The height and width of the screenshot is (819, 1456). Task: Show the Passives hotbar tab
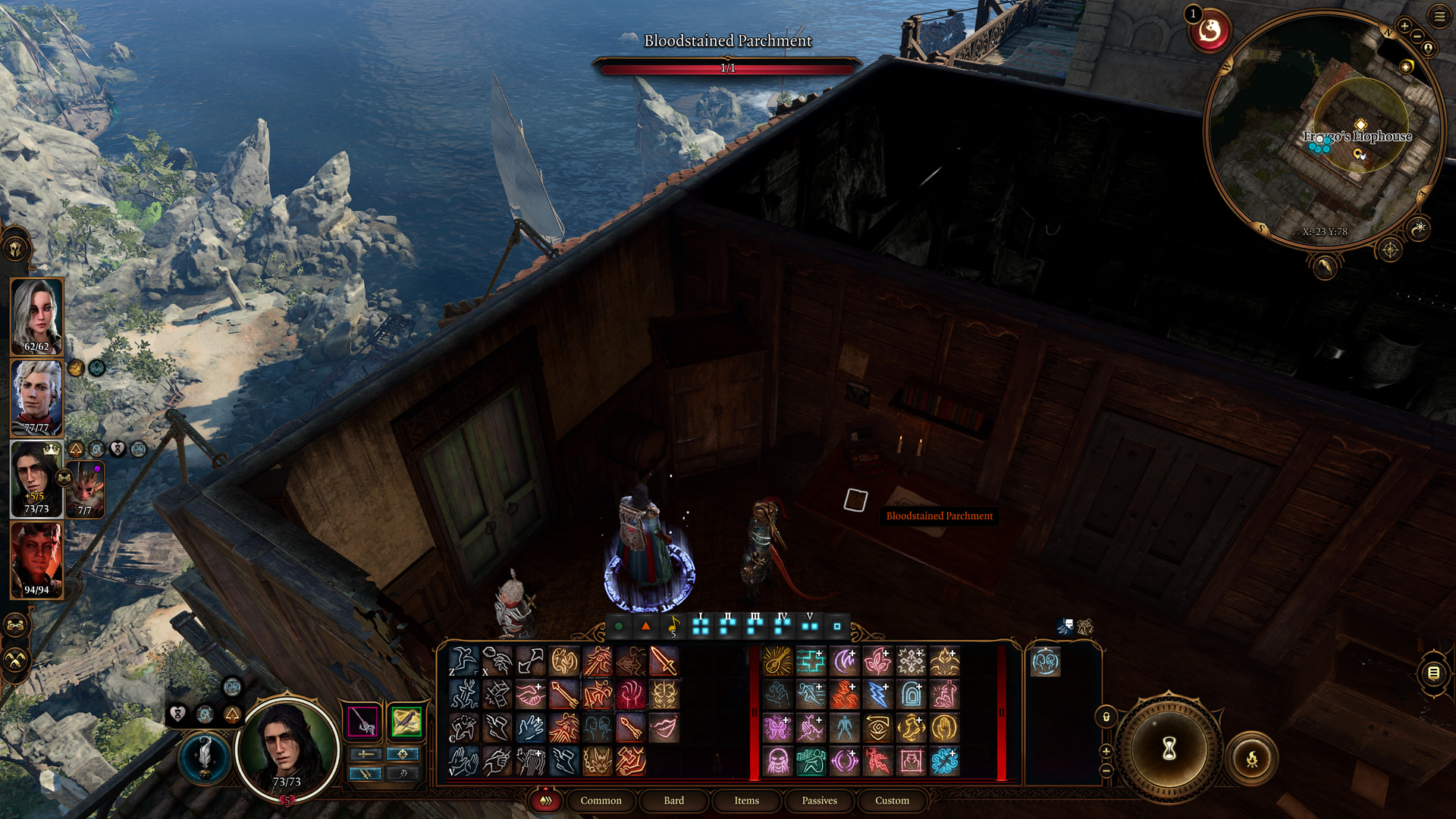click(819, 800)
